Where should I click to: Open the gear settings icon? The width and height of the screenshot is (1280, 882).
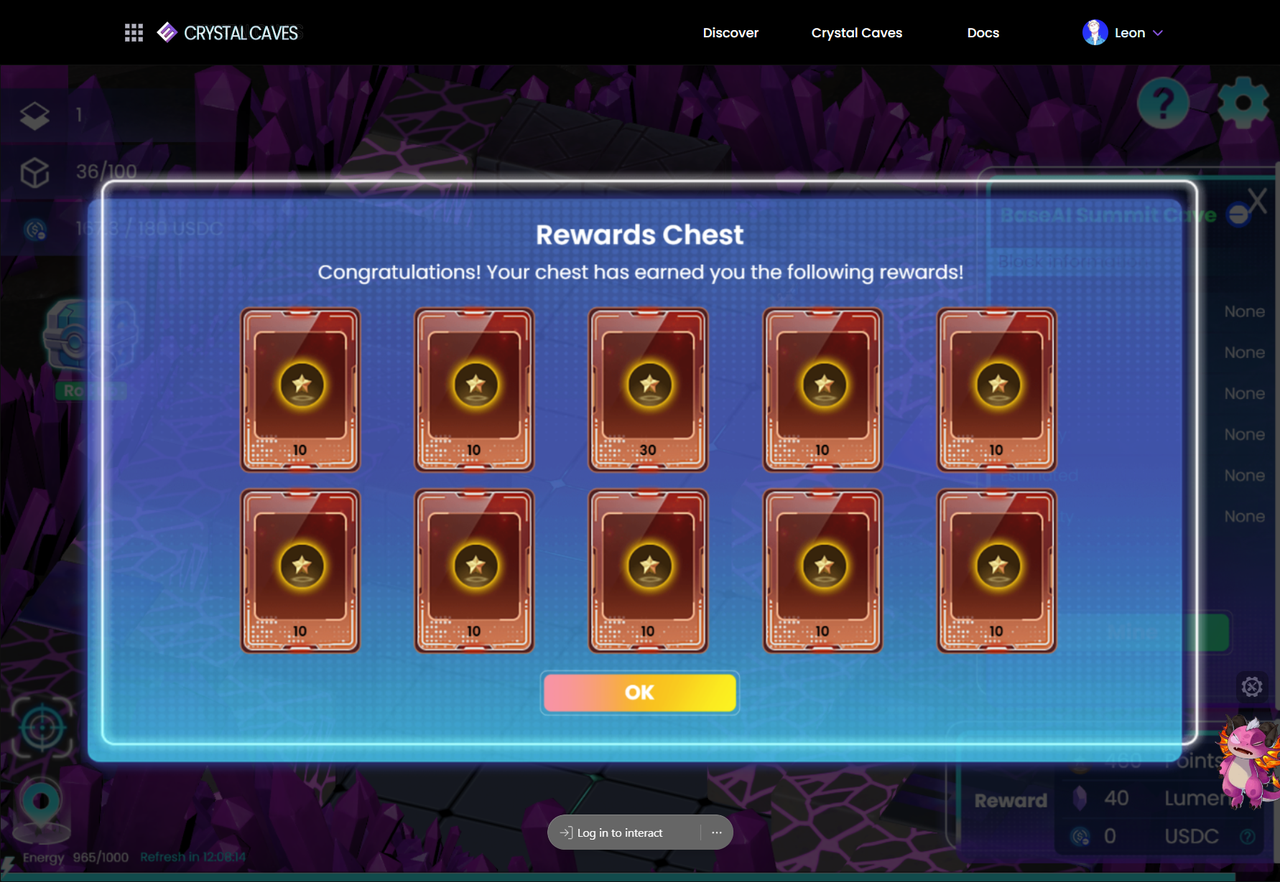click(1243, 102)
